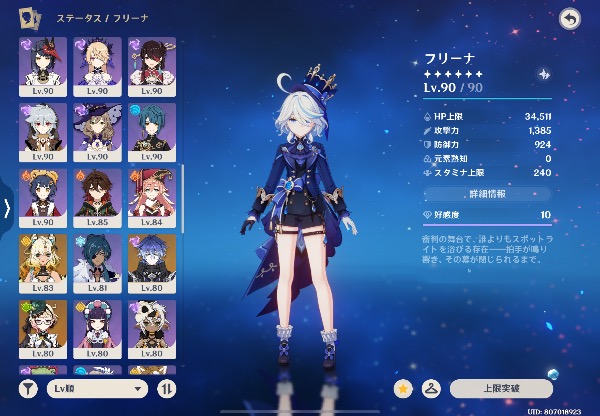The width and height of the screenshot is (600, 416).
Task: Click the sparkle icon beside the star rating
Action: pyautogui.click(x=544, y=73)
